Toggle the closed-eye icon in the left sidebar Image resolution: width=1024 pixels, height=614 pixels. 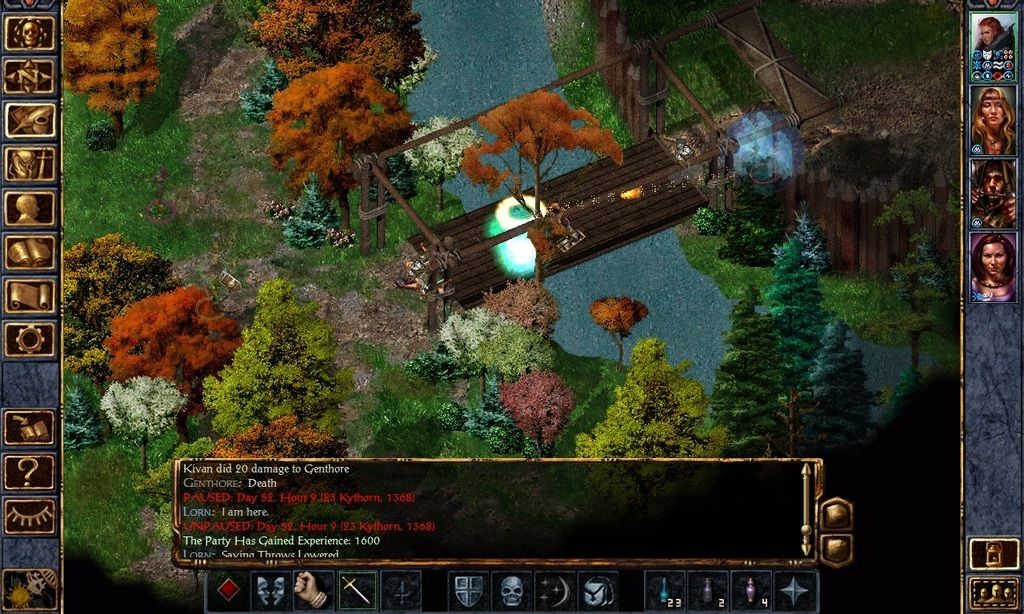point(30,516)
